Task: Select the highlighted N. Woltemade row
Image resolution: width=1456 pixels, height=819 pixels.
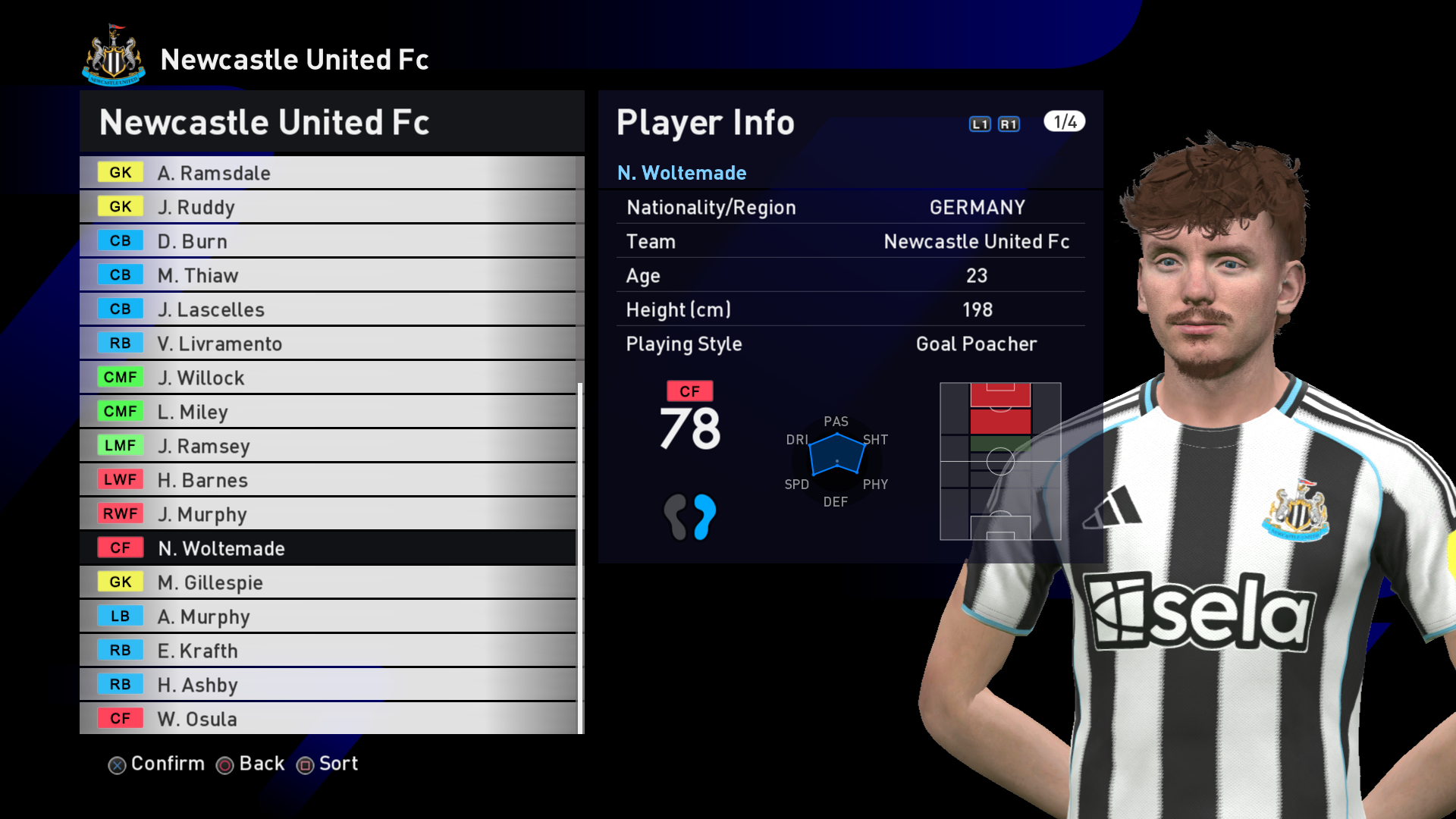Action: (328, 548)
